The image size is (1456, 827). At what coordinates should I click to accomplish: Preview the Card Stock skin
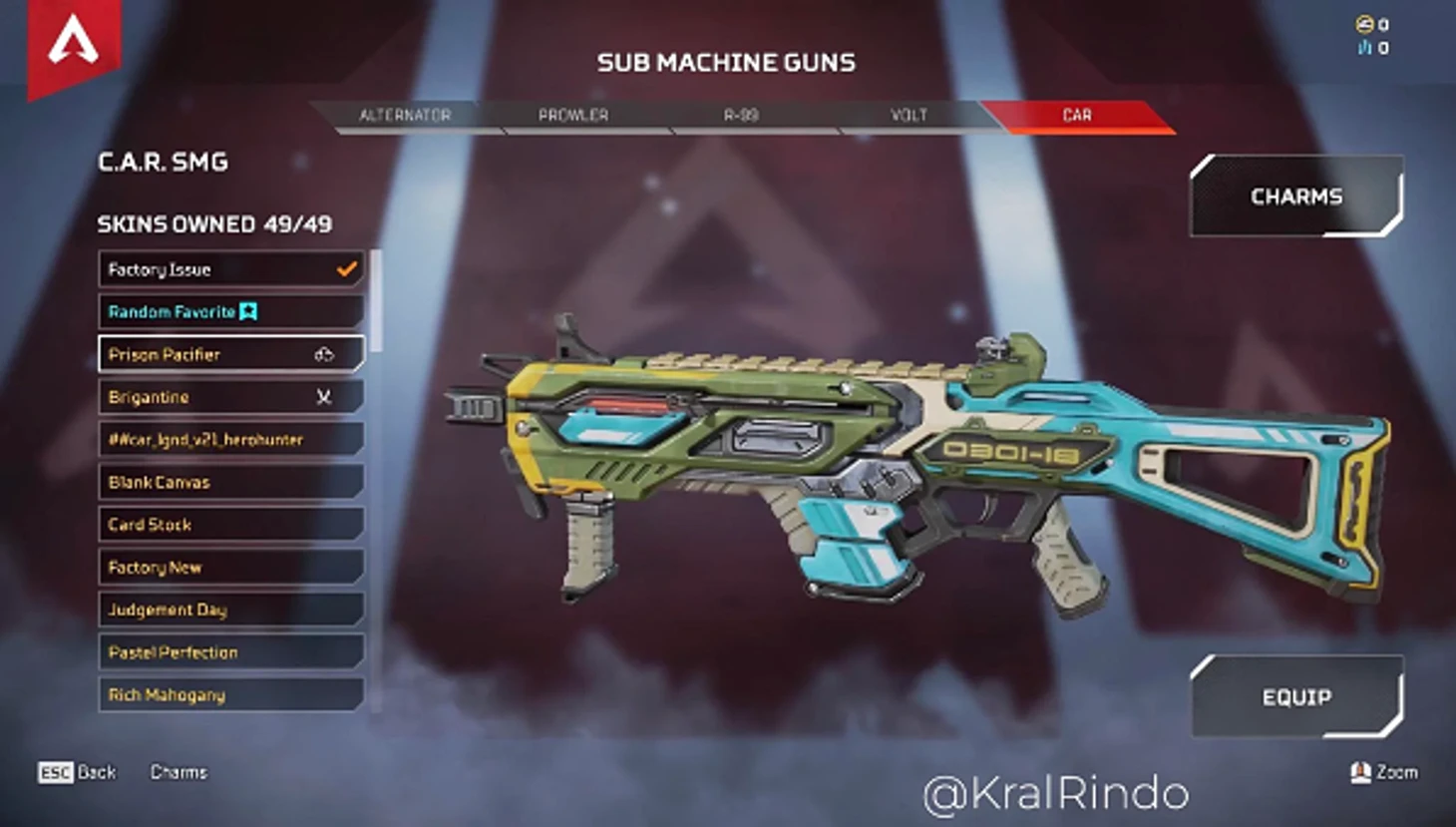tap(230, 525)
